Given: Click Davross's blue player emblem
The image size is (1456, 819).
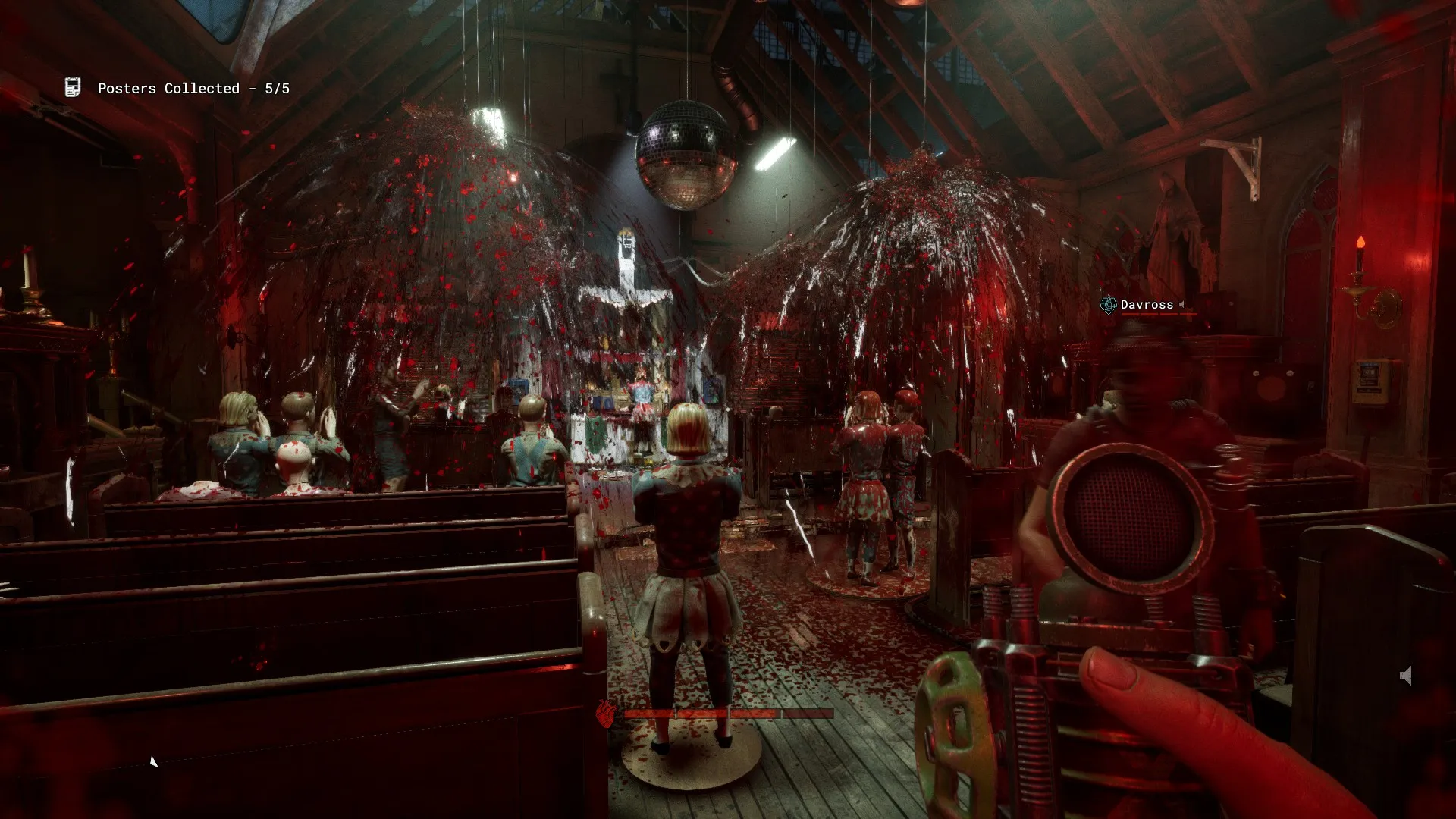Looking at the screenshot, I should [x=1109, y=303].
